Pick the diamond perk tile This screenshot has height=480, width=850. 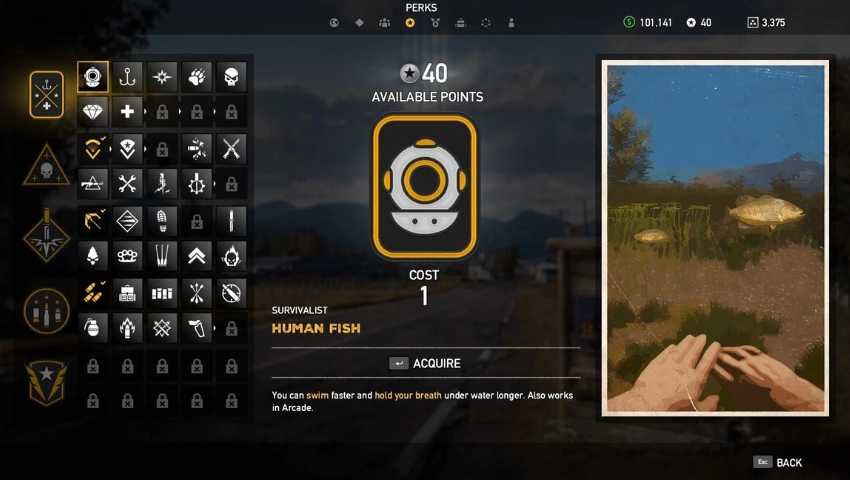click(x=93, y=111)
